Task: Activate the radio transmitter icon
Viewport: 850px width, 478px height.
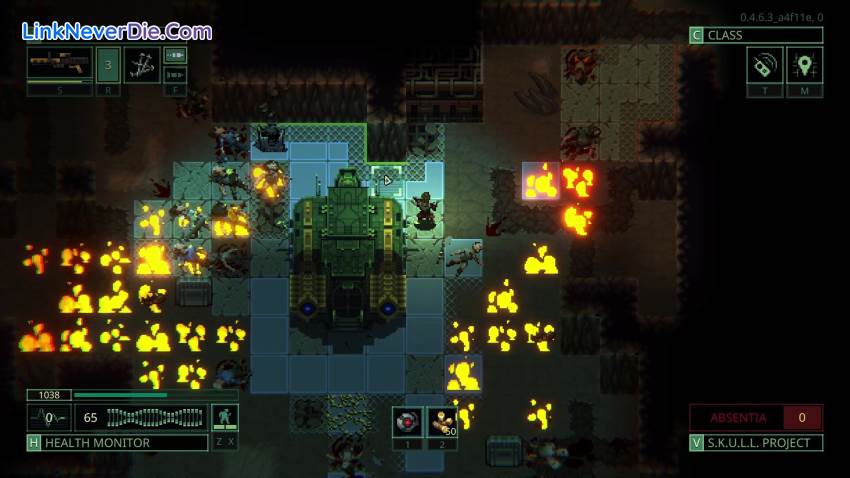Action: [x=764, y=66]
